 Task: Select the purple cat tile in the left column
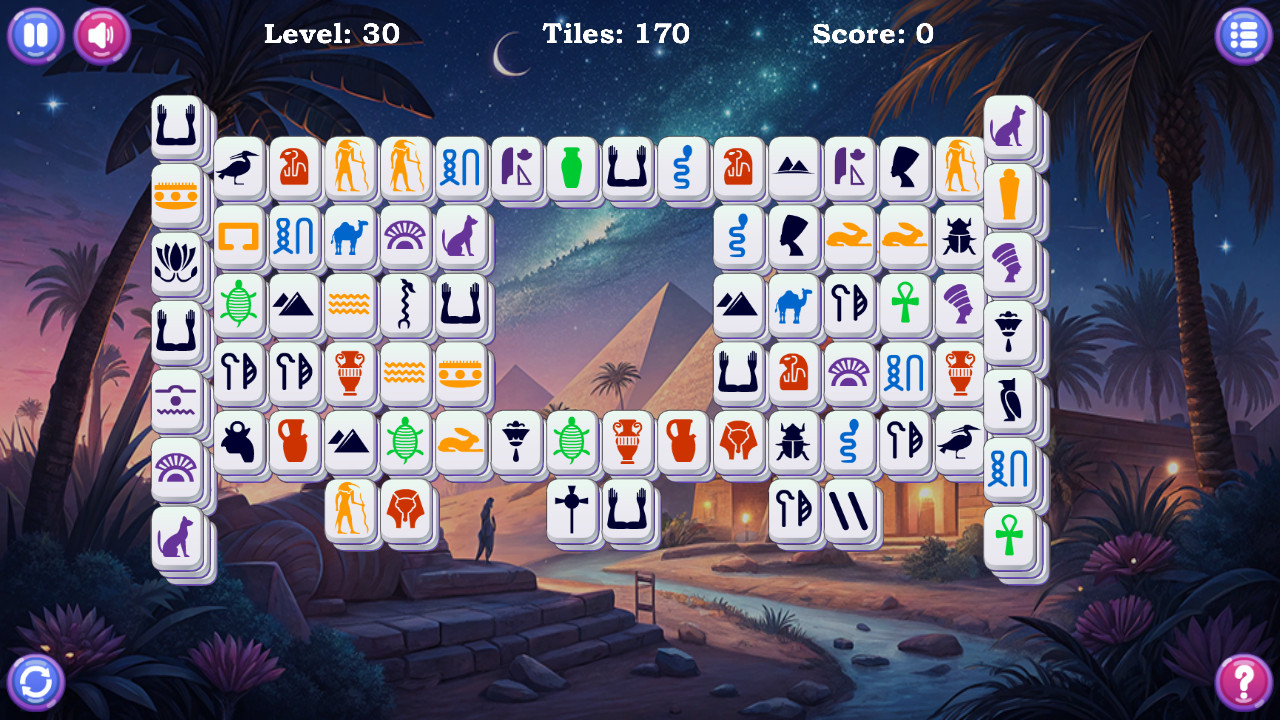click(x=175, y=538)
